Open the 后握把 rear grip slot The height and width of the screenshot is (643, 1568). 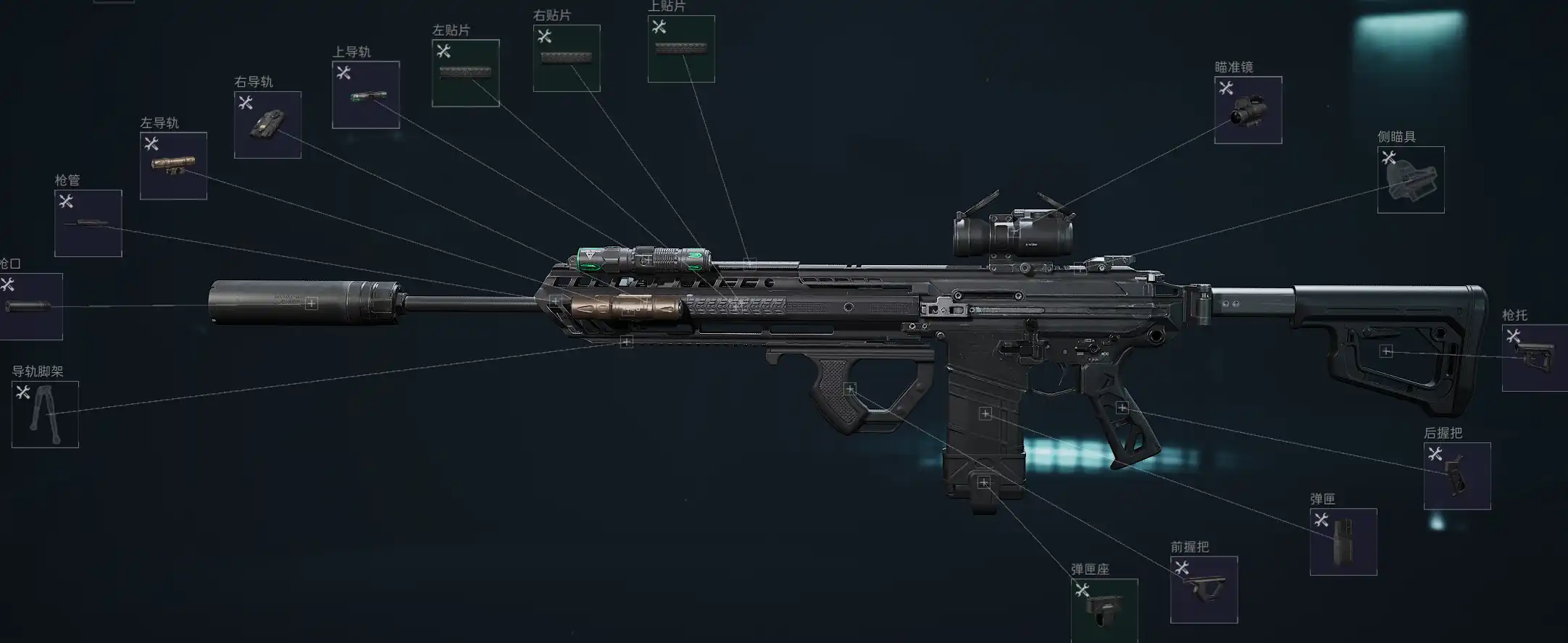[x=1457, y=476]
